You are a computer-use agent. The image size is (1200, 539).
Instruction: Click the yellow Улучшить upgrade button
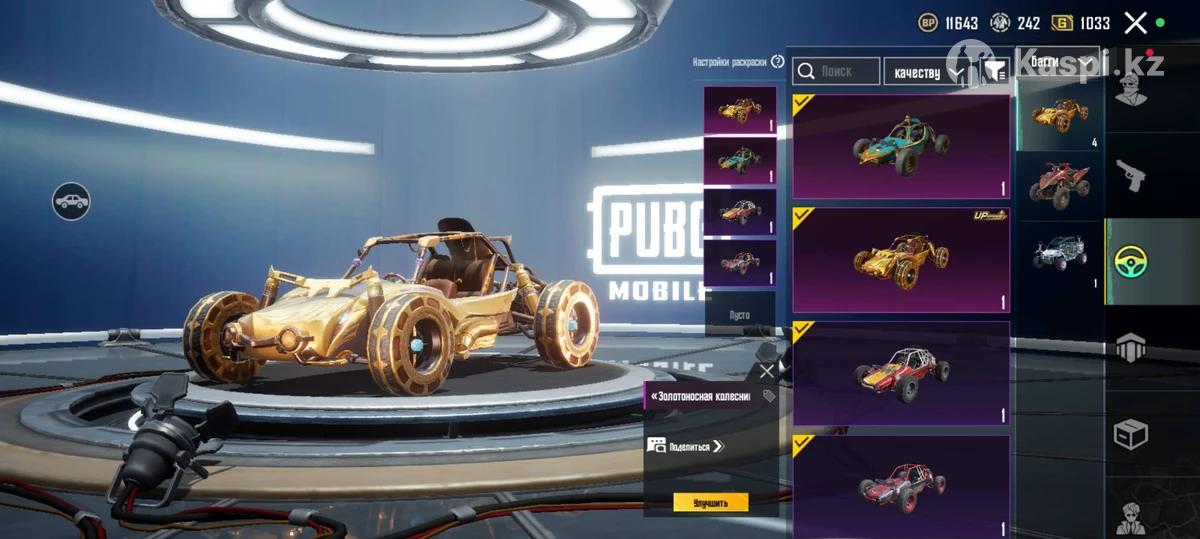pos(710,502)
